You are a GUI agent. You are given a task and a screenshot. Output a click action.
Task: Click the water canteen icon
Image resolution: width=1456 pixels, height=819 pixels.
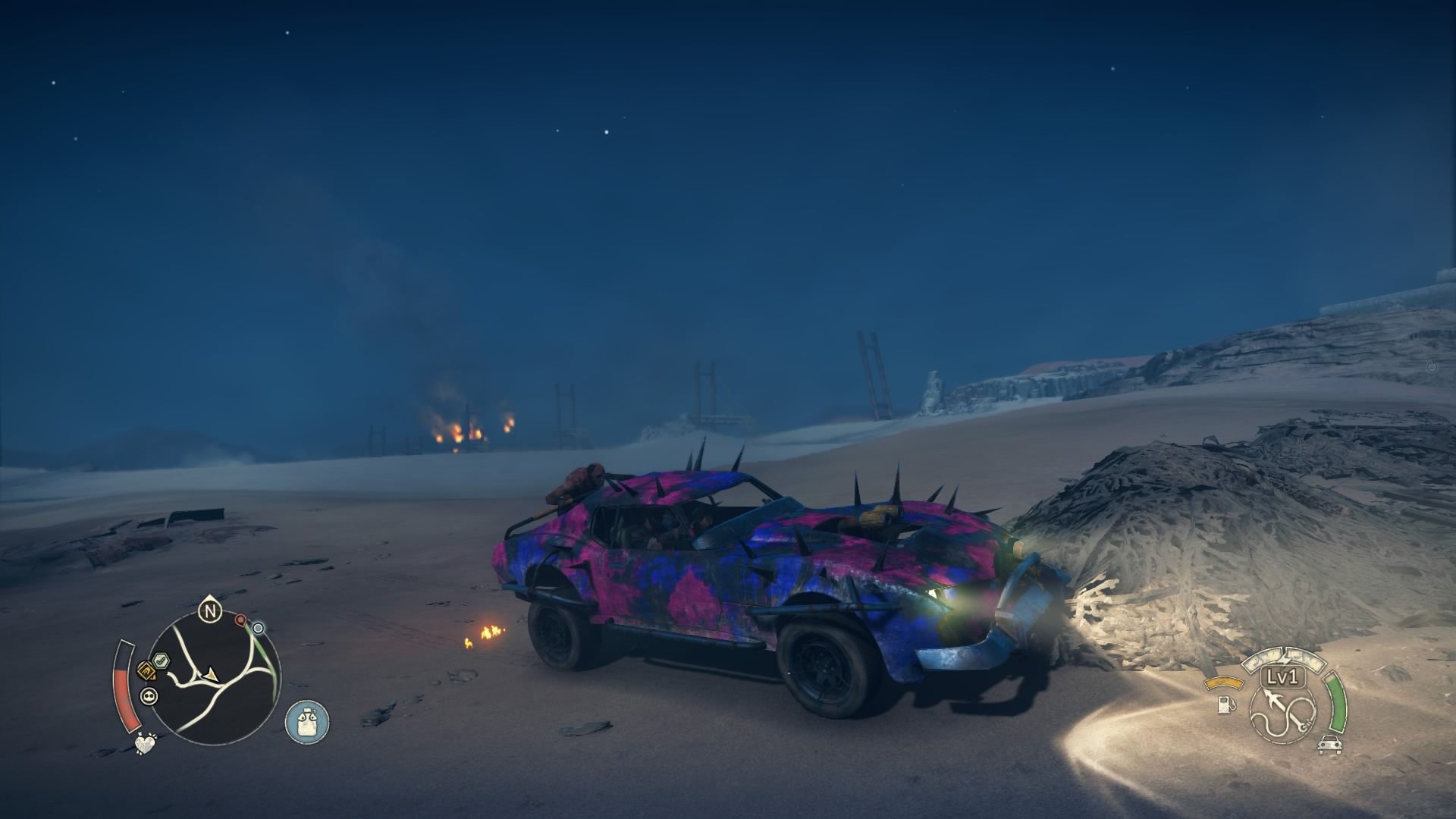[307, 721]
